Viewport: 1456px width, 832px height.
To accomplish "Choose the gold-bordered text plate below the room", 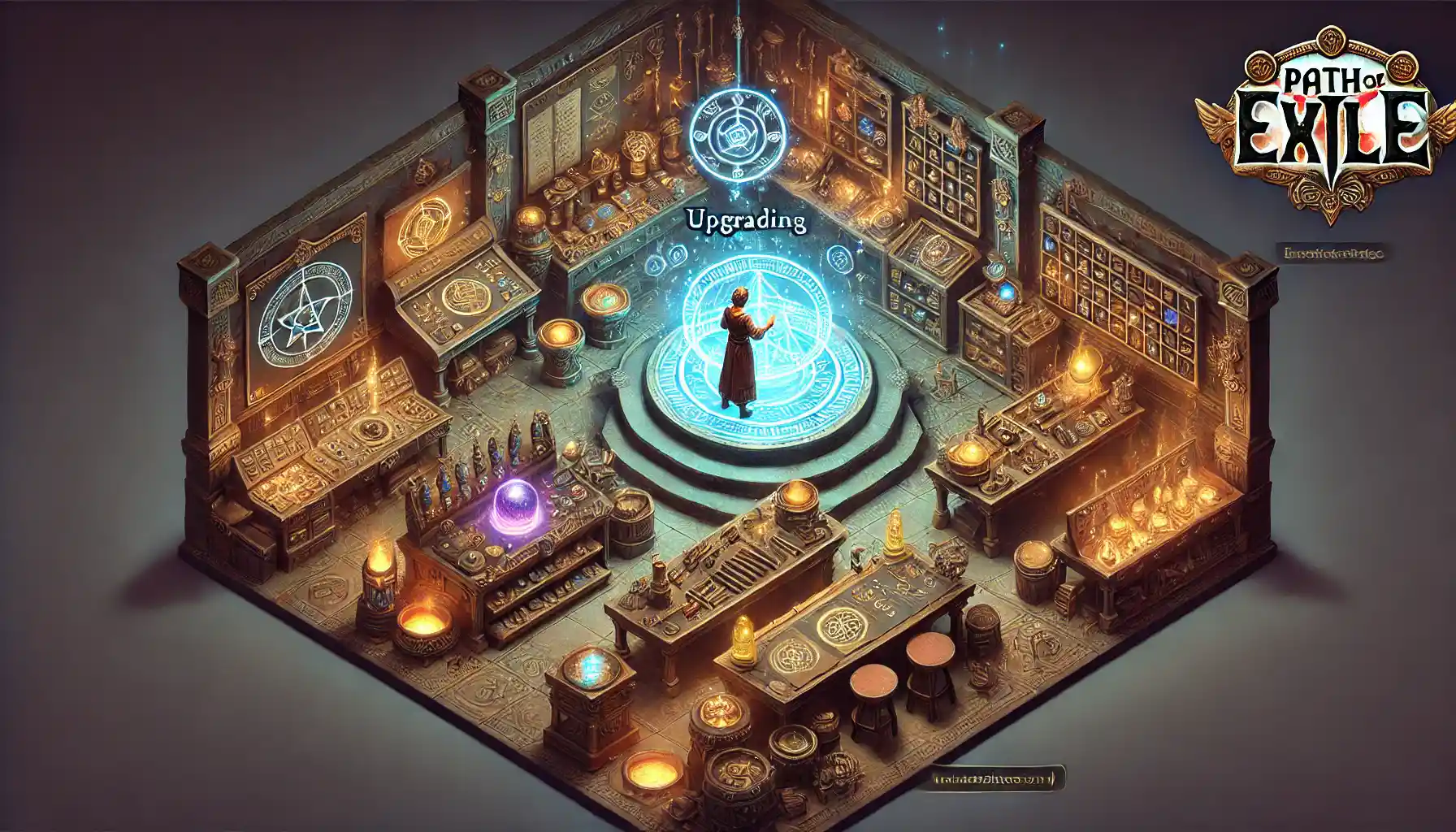I will (997, 779).
